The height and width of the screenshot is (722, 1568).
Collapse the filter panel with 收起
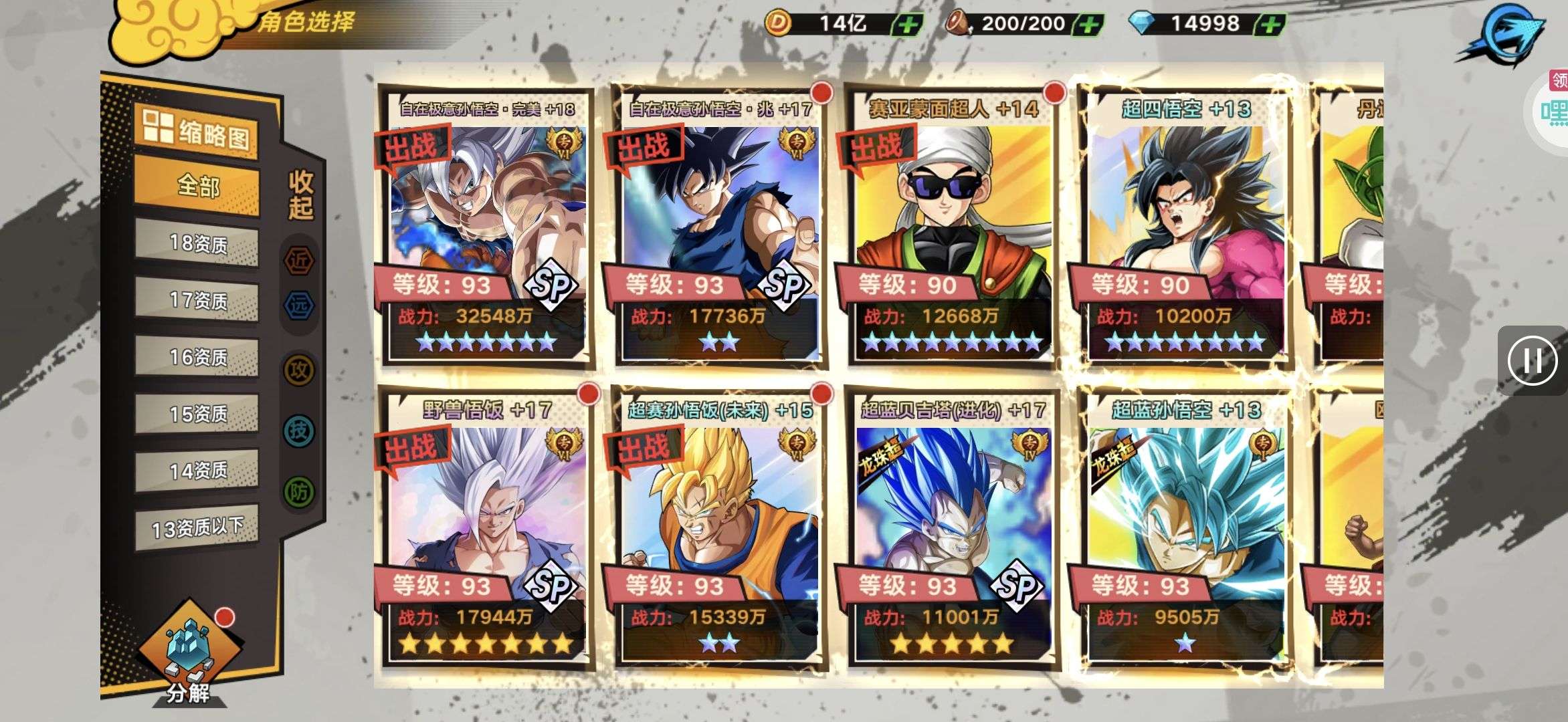[x=300, y=194]
